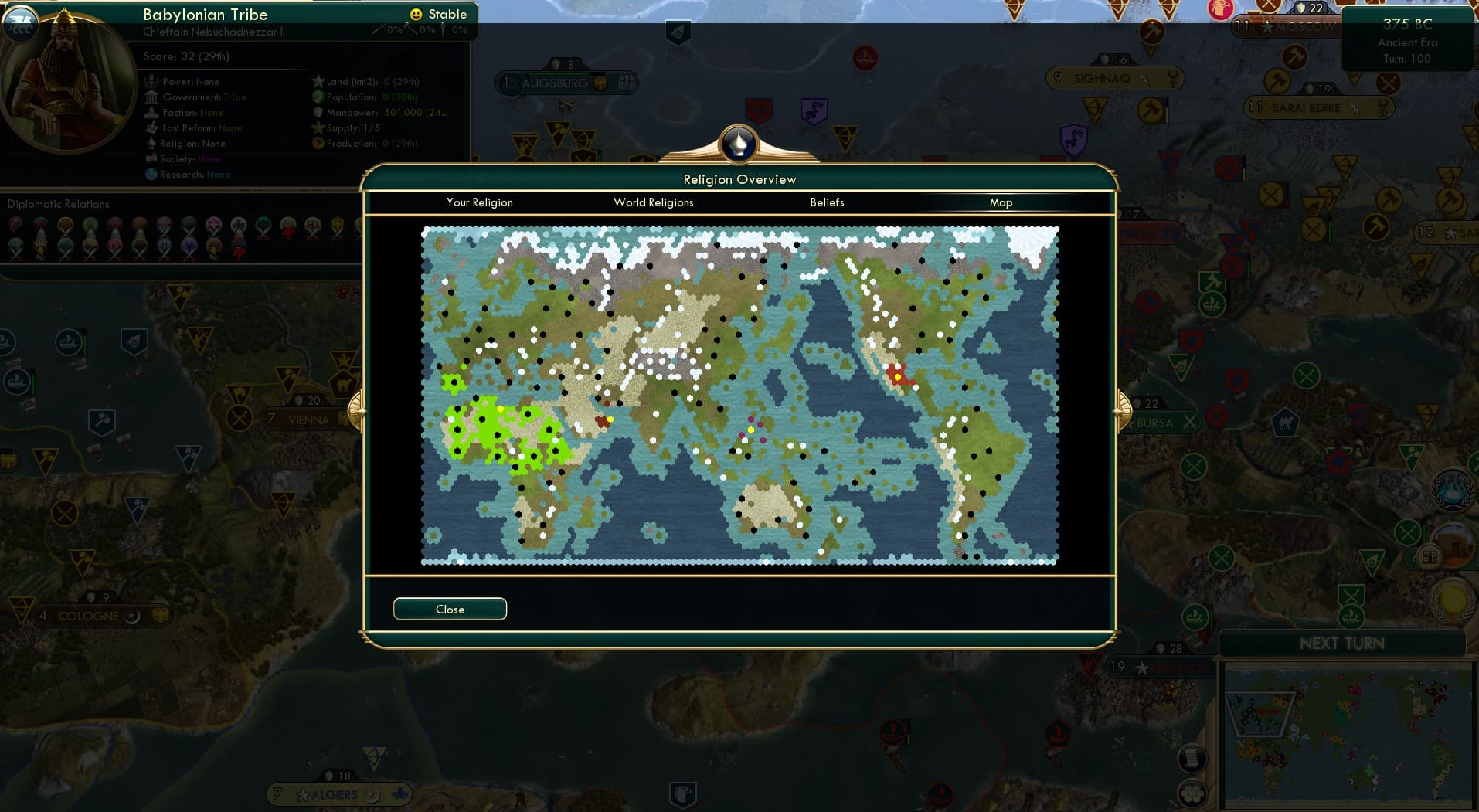Click the current view rectangle on the minimap

[x=1261, y=715]
